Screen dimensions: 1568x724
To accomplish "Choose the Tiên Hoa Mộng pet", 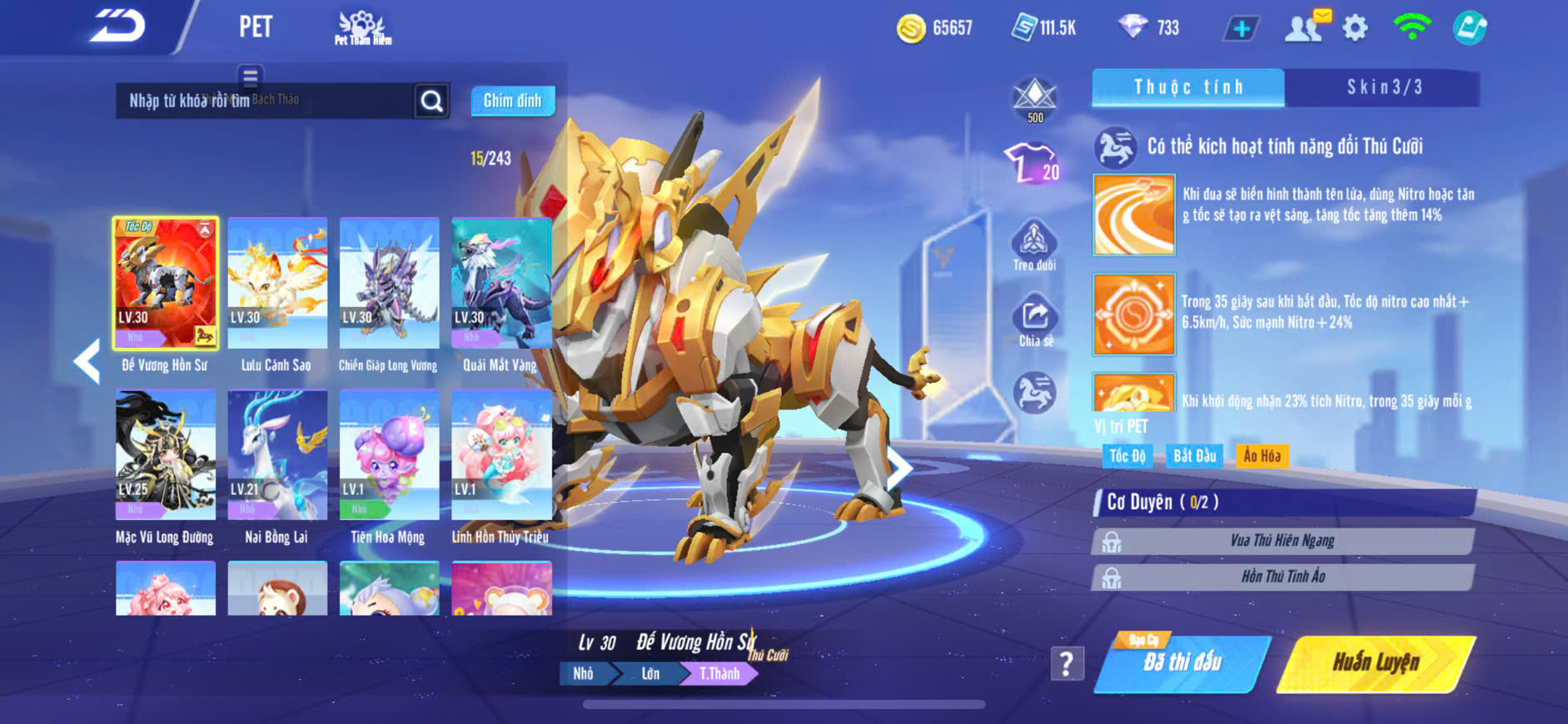I will tap(389, 457).
